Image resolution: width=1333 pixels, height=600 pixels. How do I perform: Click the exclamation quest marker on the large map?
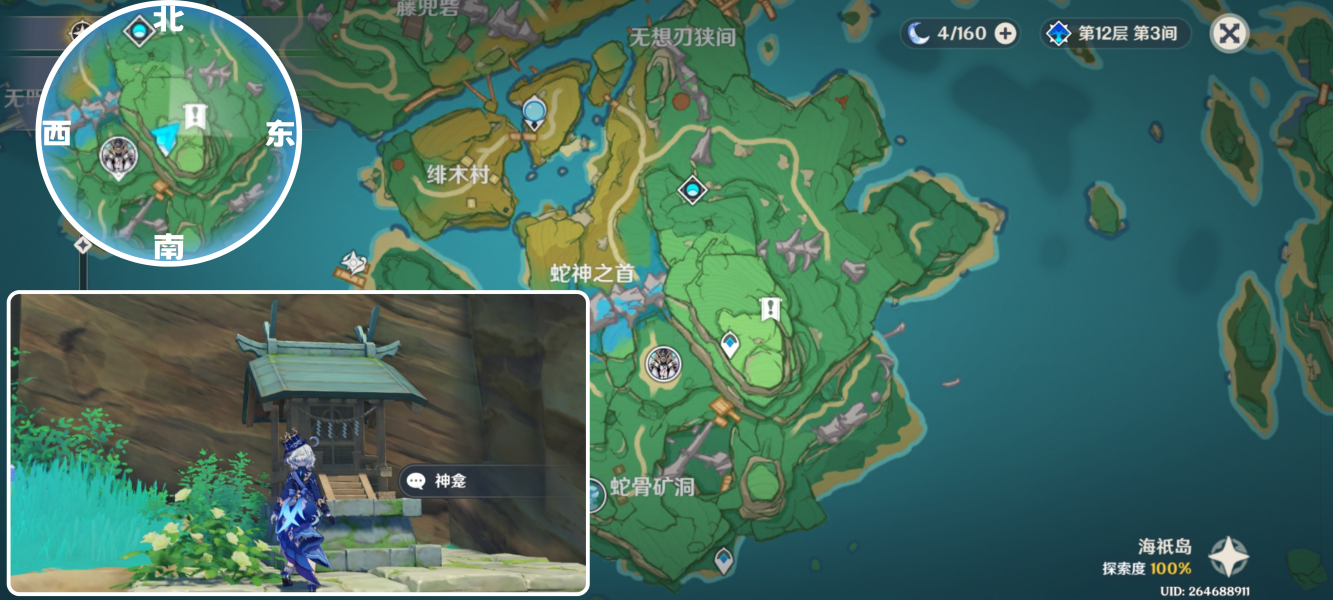click(x=769, y=308)
